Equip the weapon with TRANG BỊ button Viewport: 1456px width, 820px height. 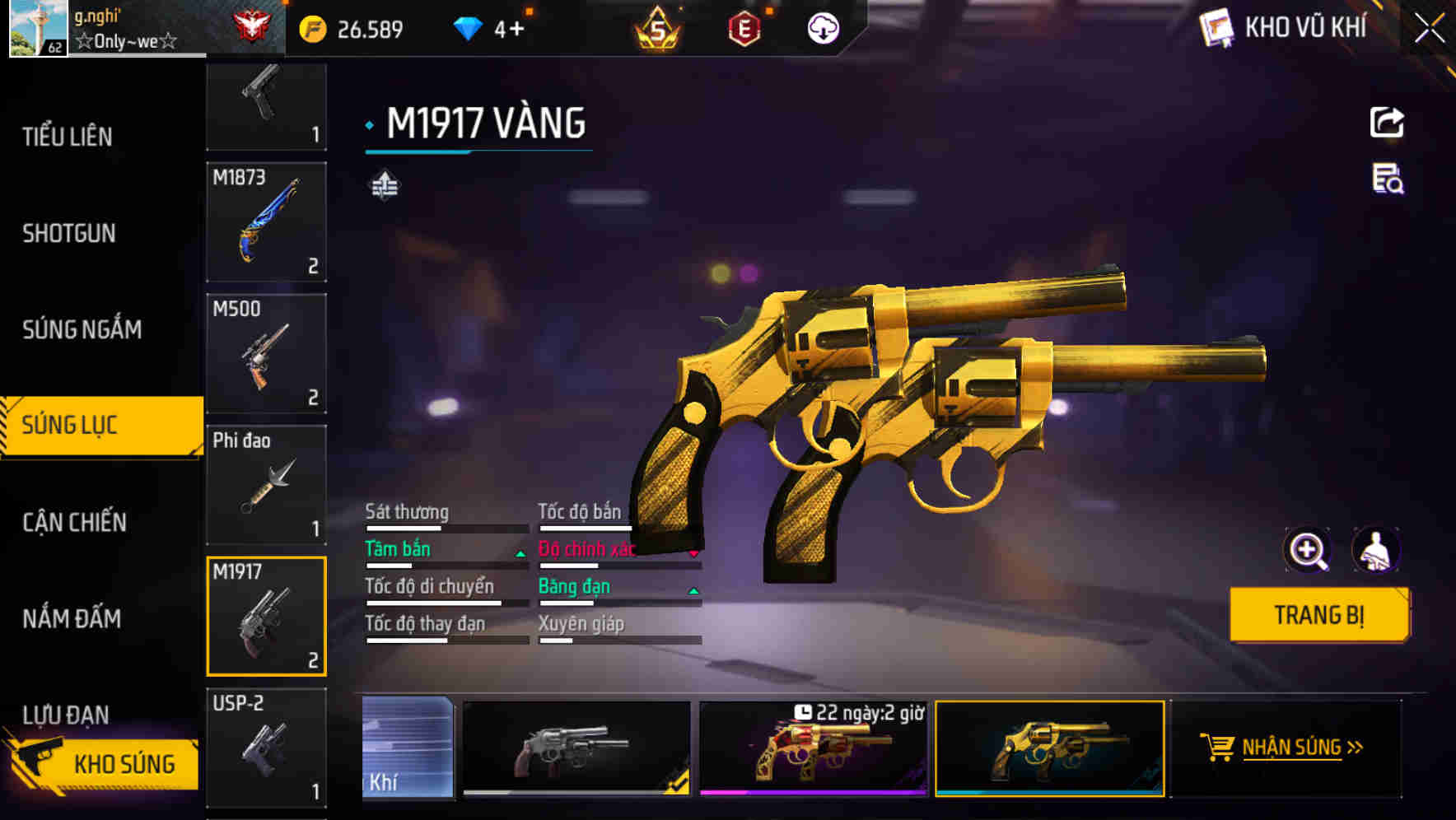tap(1318, 615)
